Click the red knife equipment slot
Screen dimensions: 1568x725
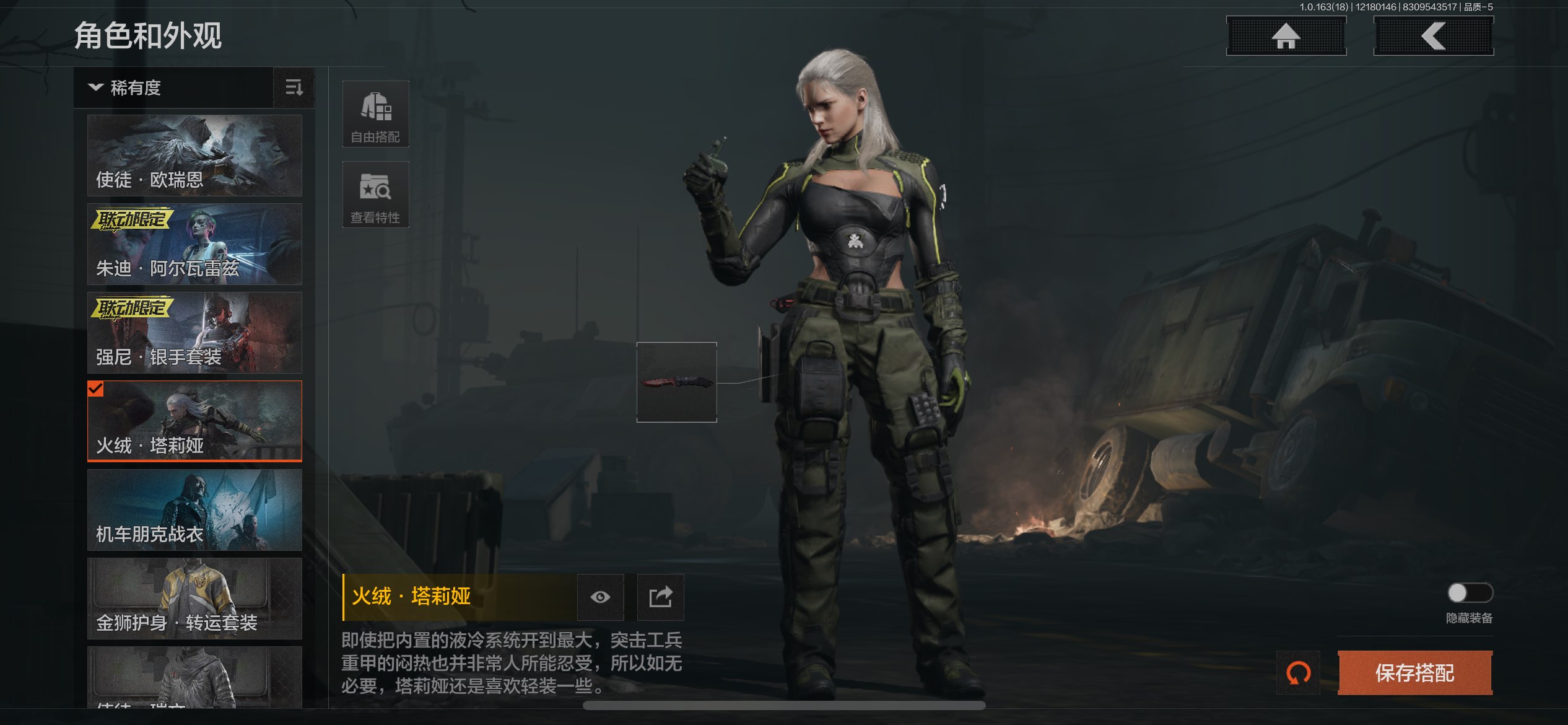[676, 382]
